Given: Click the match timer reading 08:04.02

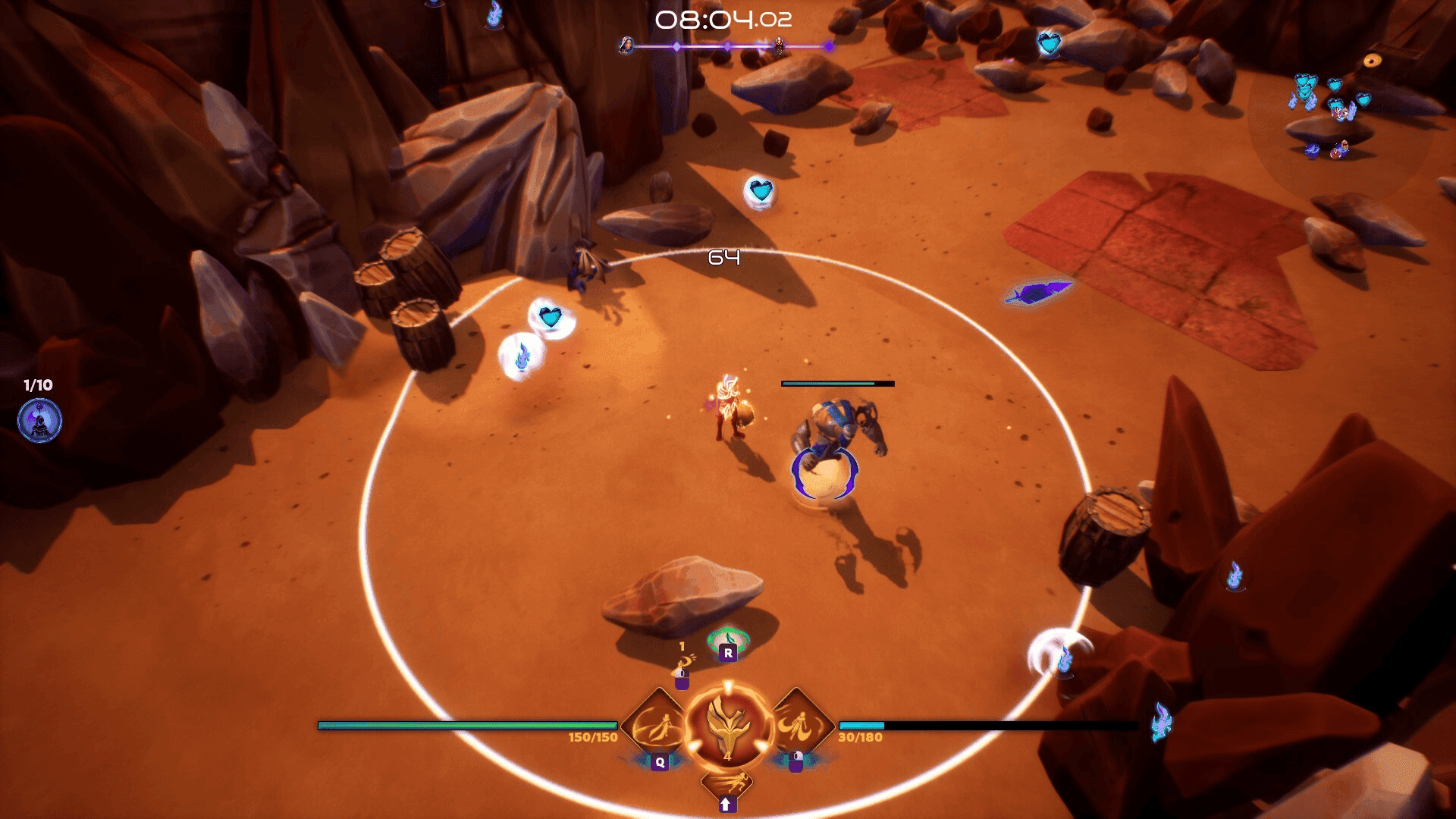Looking at the screenshot, I should (722, 20).
